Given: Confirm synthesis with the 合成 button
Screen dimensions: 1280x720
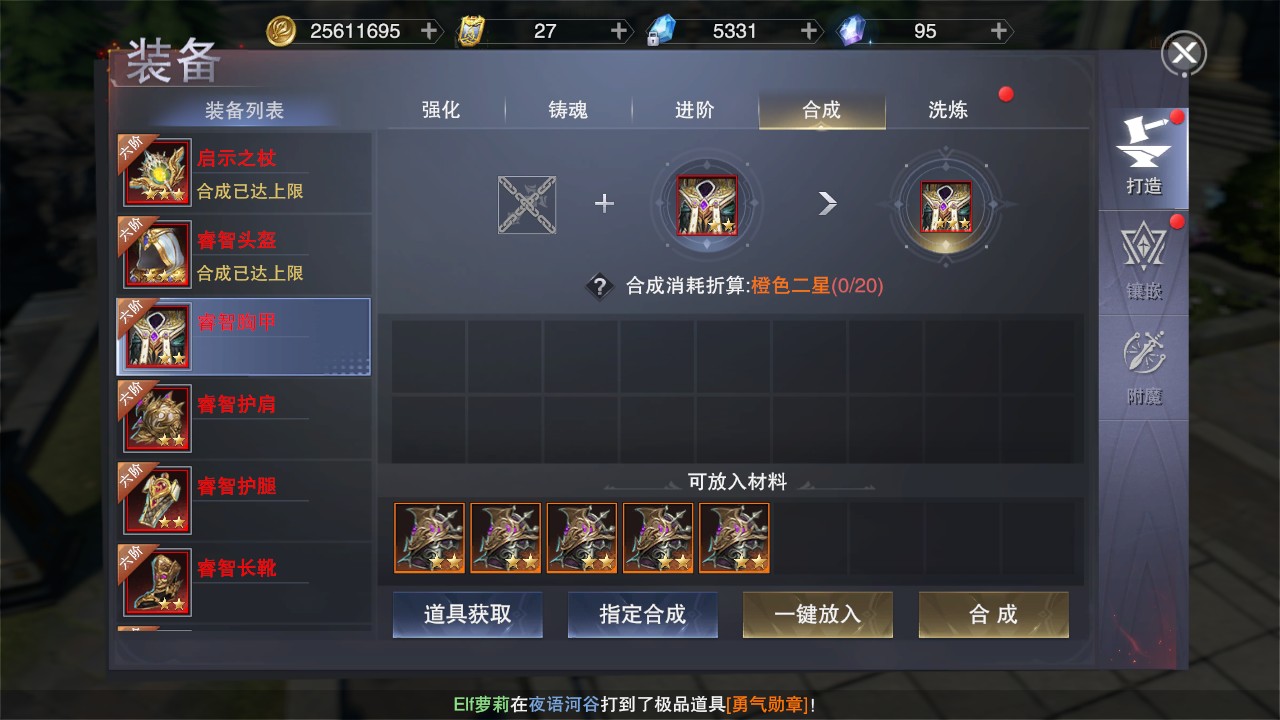Looking at the screenshot, I should (993, 614).
